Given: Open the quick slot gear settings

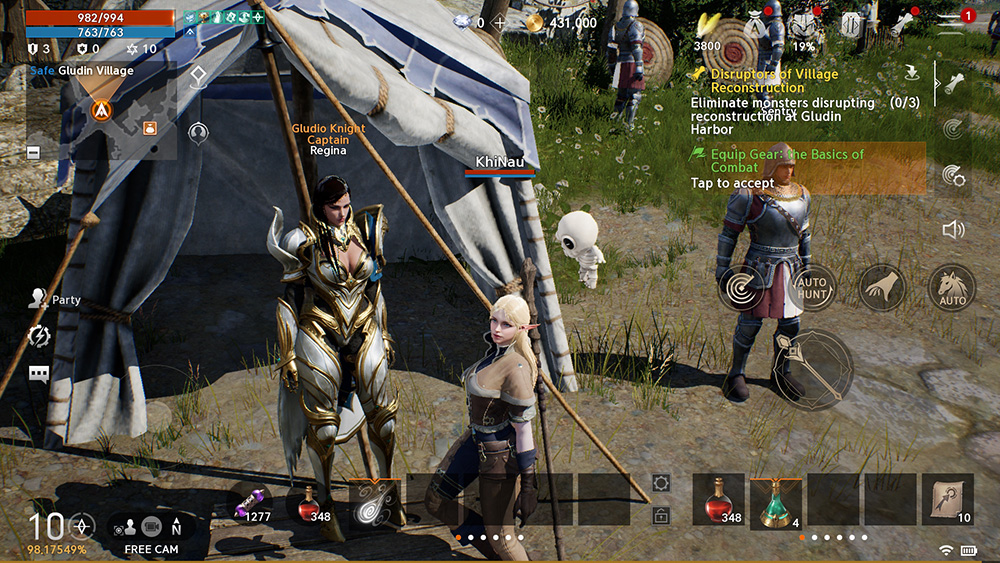Looking at the screenshot, I should point(660,483).
